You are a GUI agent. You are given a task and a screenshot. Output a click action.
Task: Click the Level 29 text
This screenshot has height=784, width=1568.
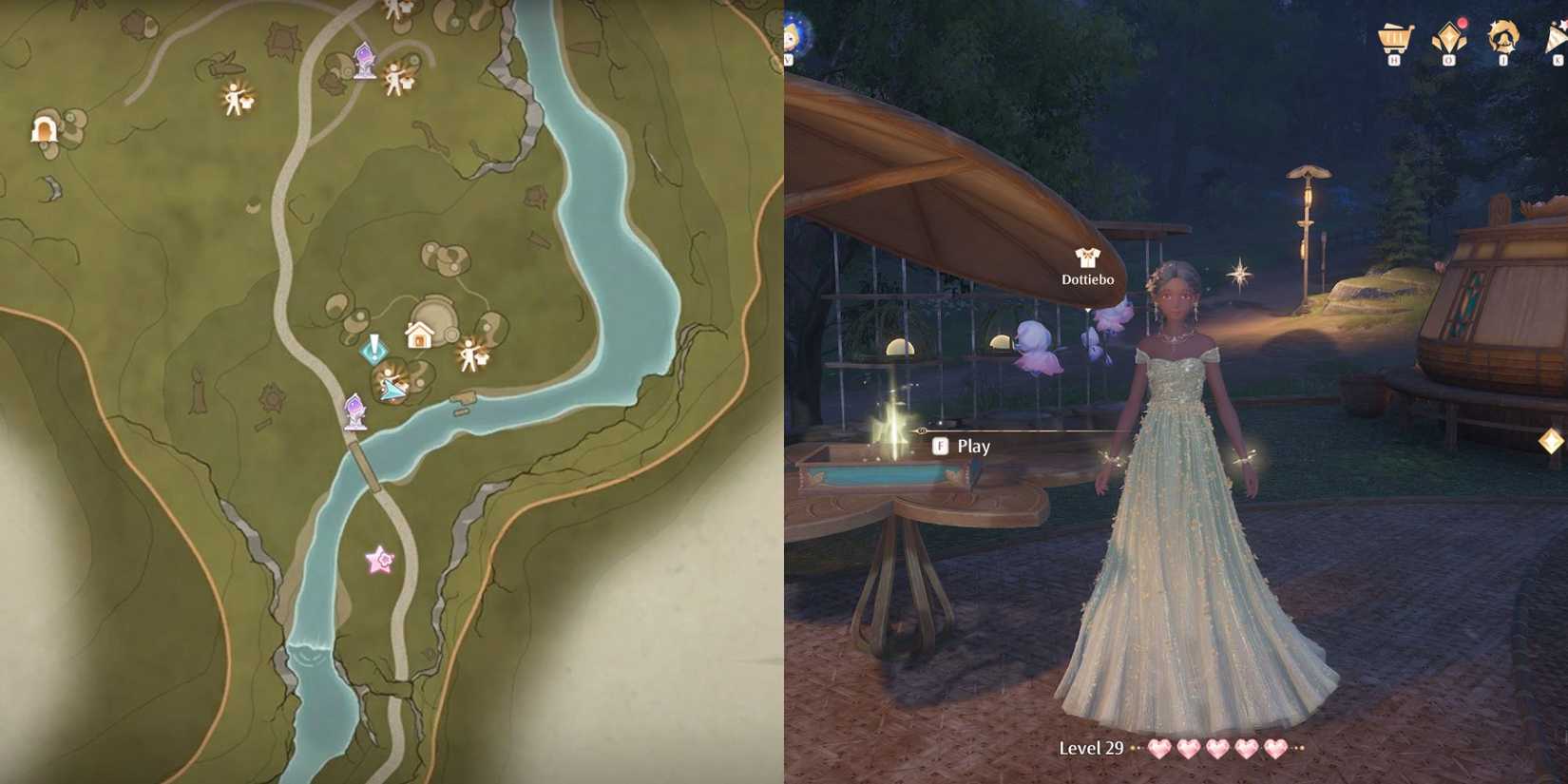(x=1089, y=749)
